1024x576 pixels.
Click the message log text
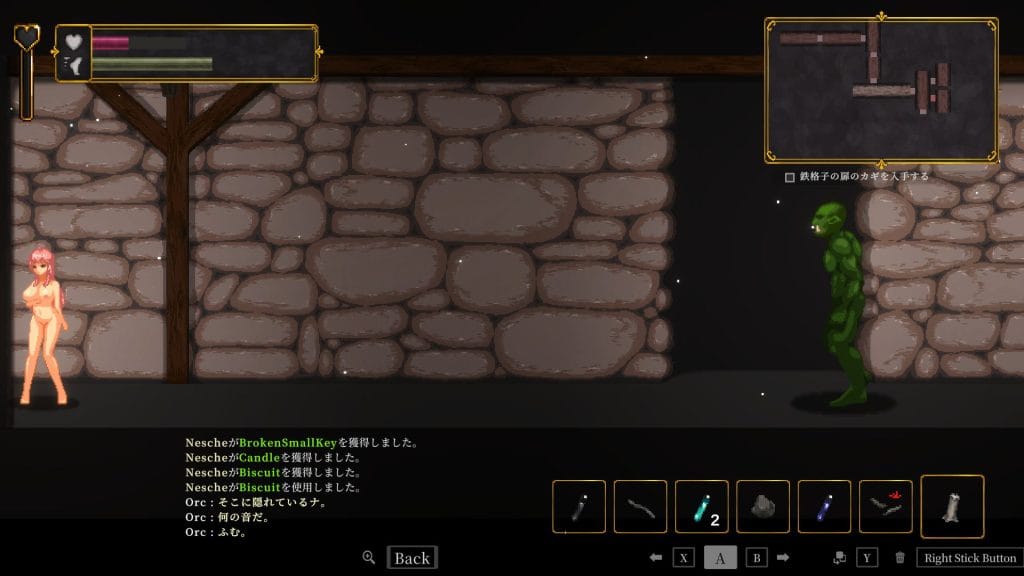tap(300, 487)
